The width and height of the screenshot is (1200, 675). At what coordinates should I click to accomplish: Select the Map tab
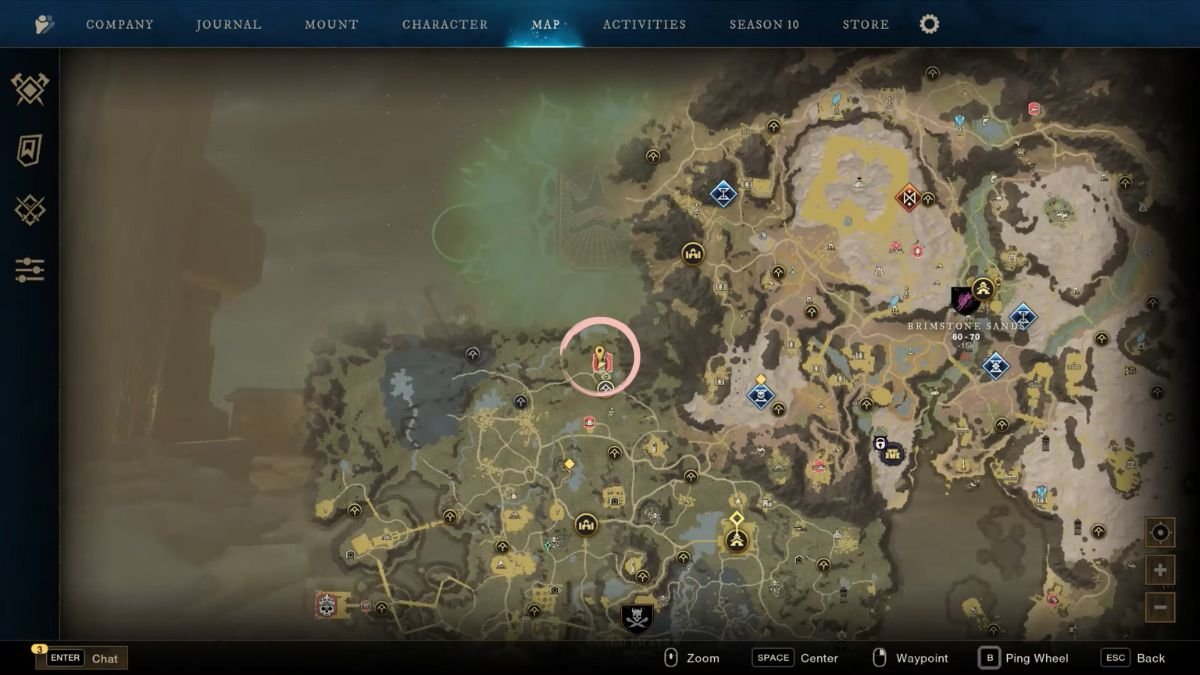click(x=546, y=25)
